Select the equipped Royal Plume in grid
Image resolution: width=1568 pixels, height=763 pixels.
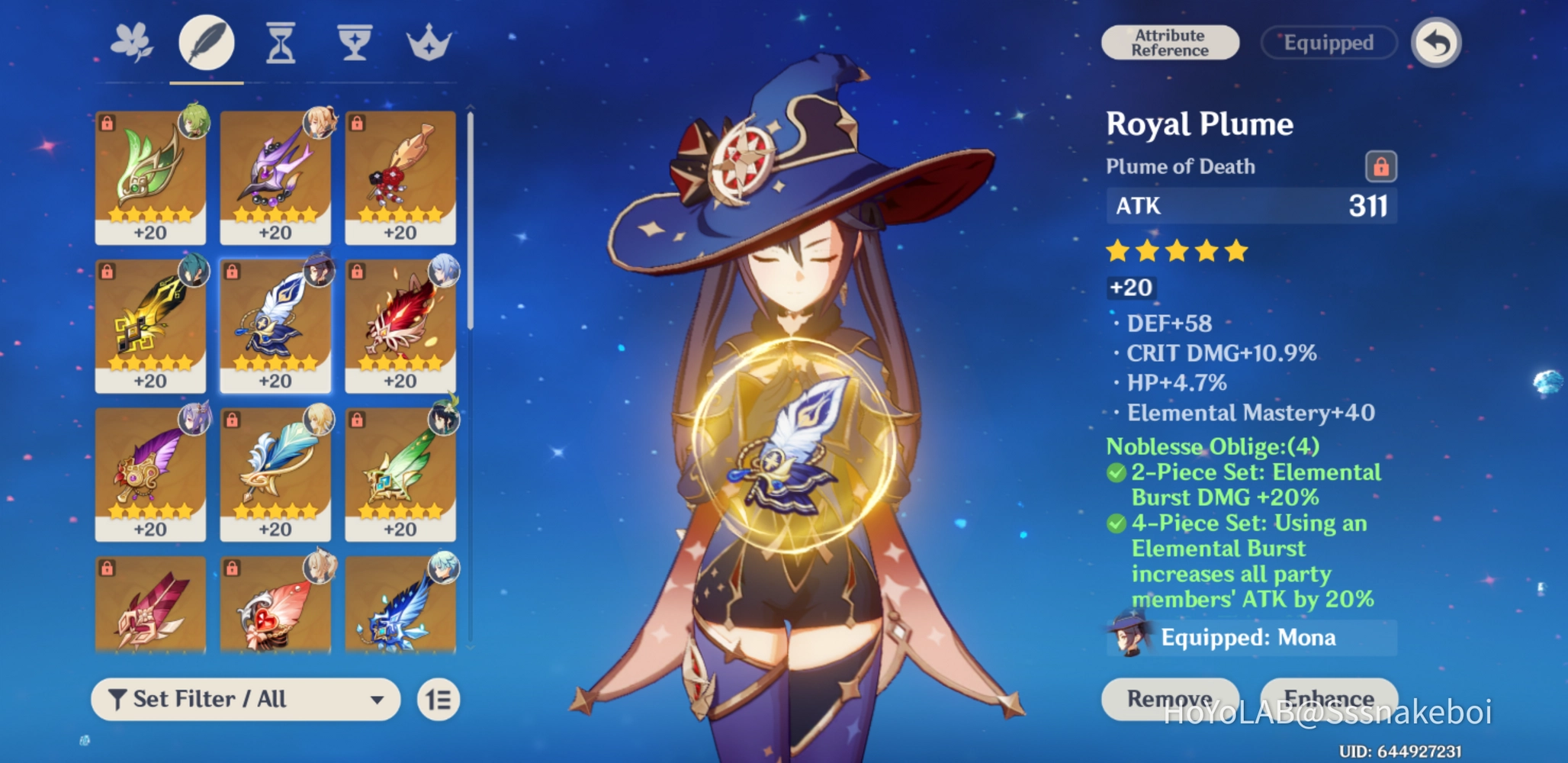275,324
